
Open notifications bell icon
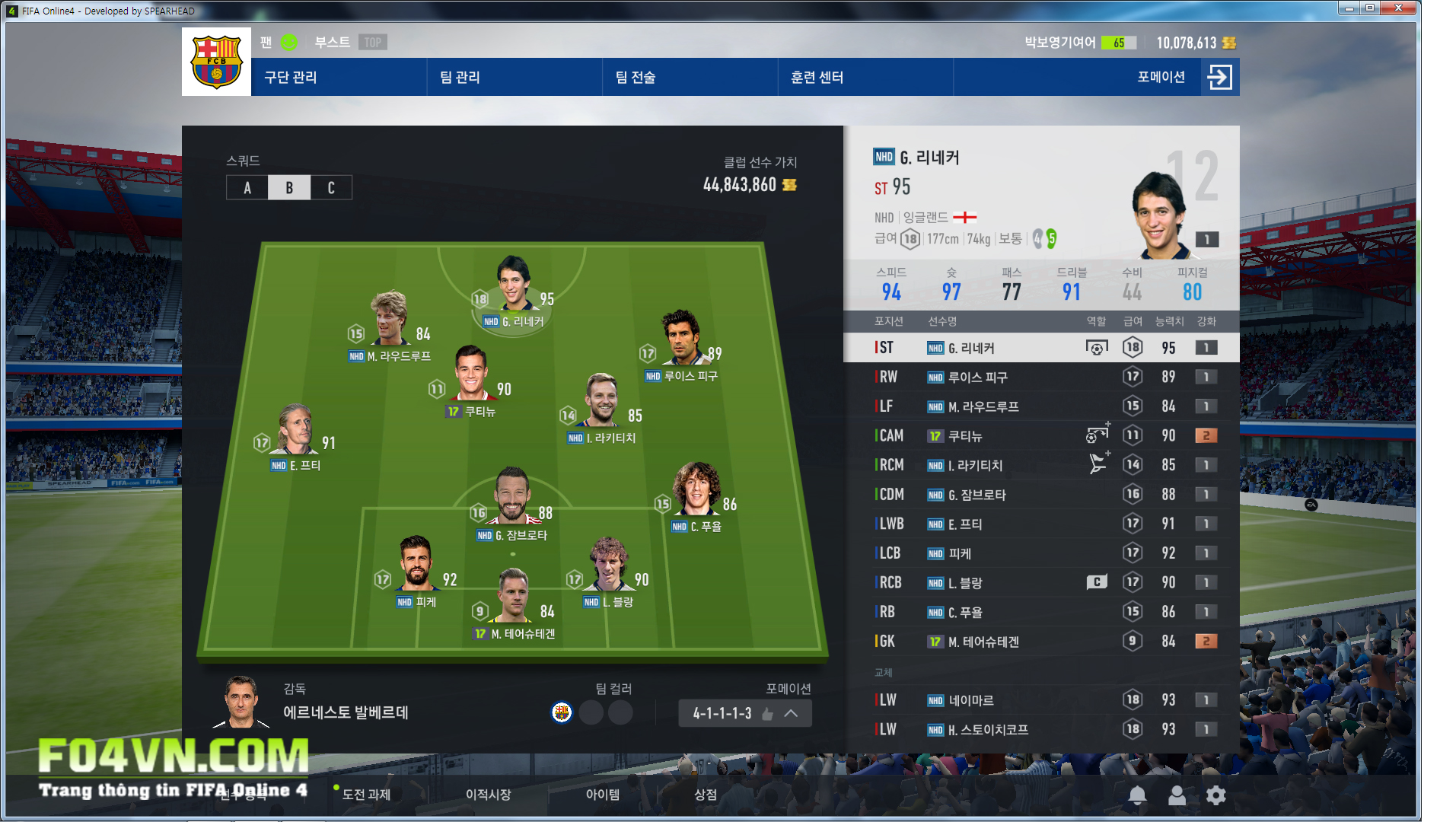[x=1137, y=795]
